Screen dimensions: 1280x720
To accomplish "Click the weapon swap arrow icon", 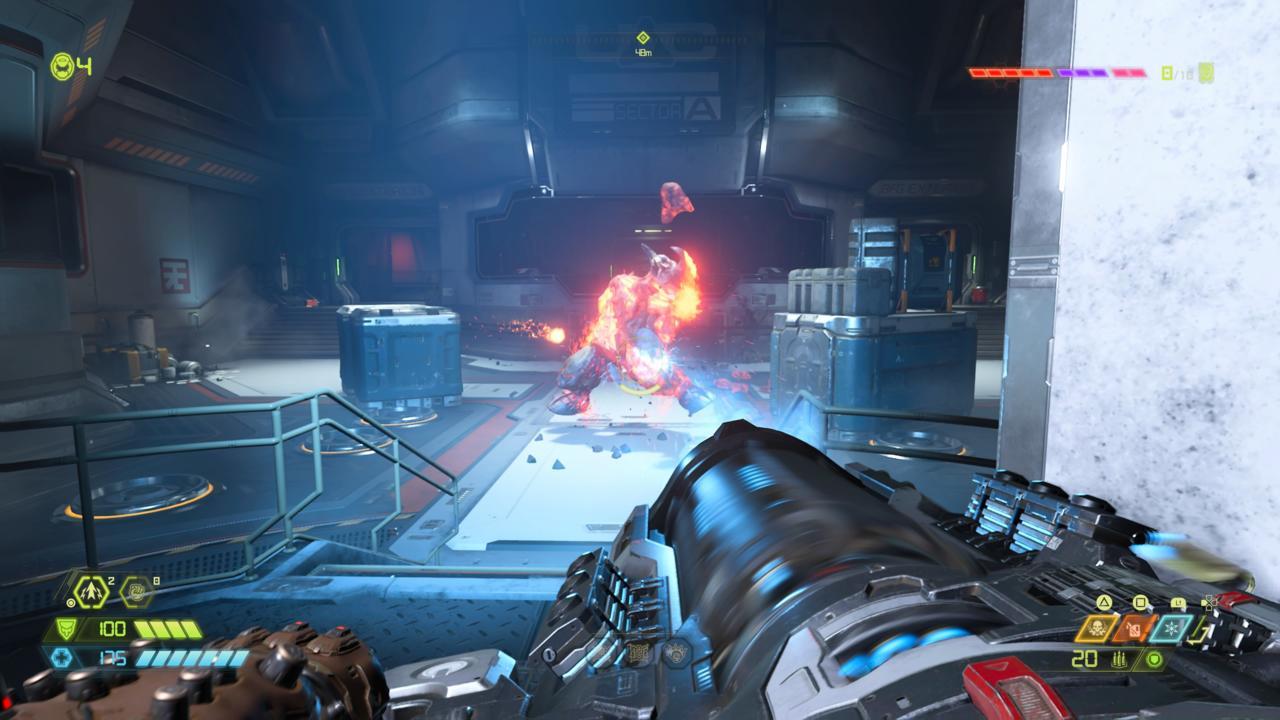I will (1196, 631).
